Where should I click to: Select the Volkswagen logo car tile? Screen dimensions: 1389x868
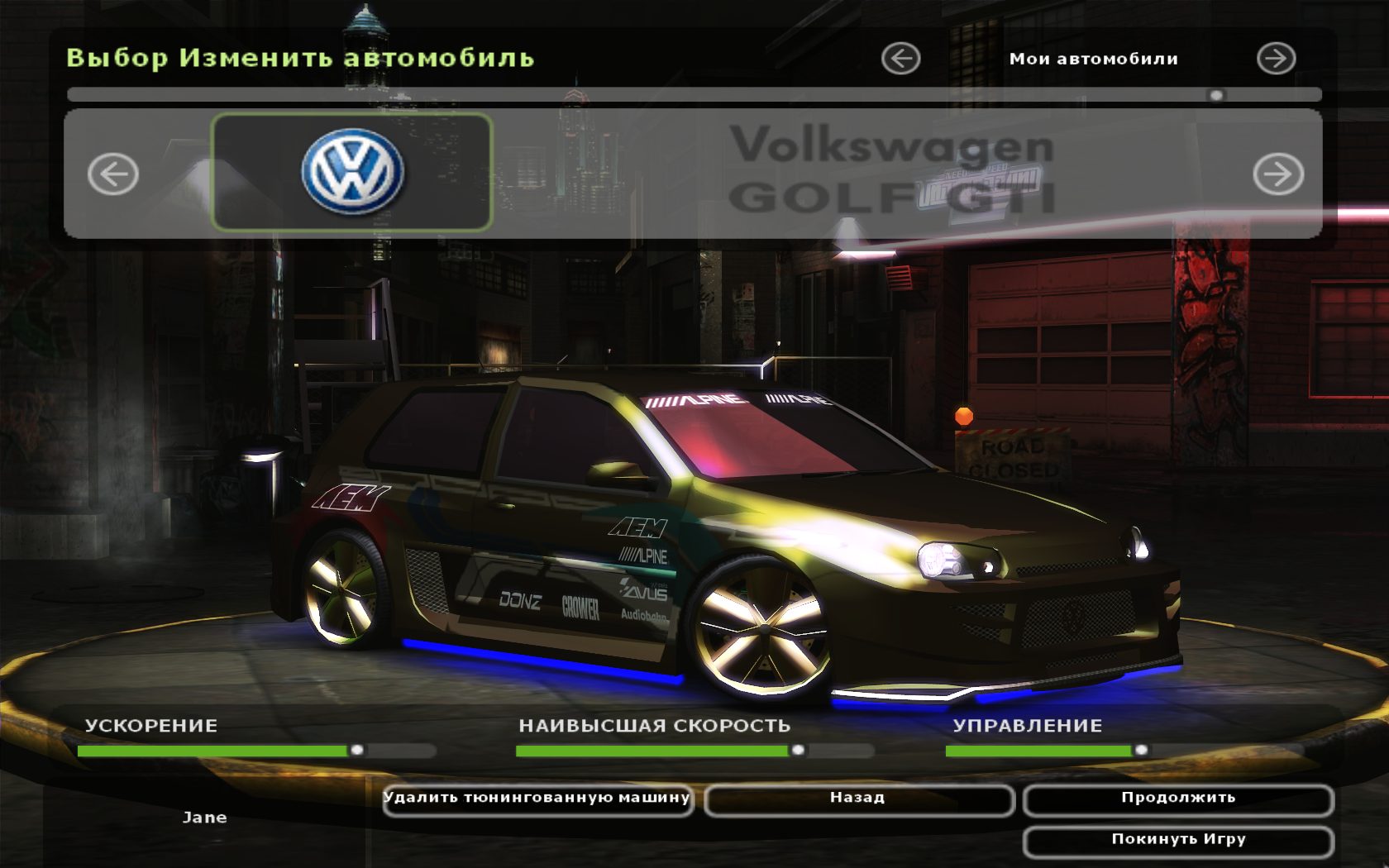pos(352,172)
